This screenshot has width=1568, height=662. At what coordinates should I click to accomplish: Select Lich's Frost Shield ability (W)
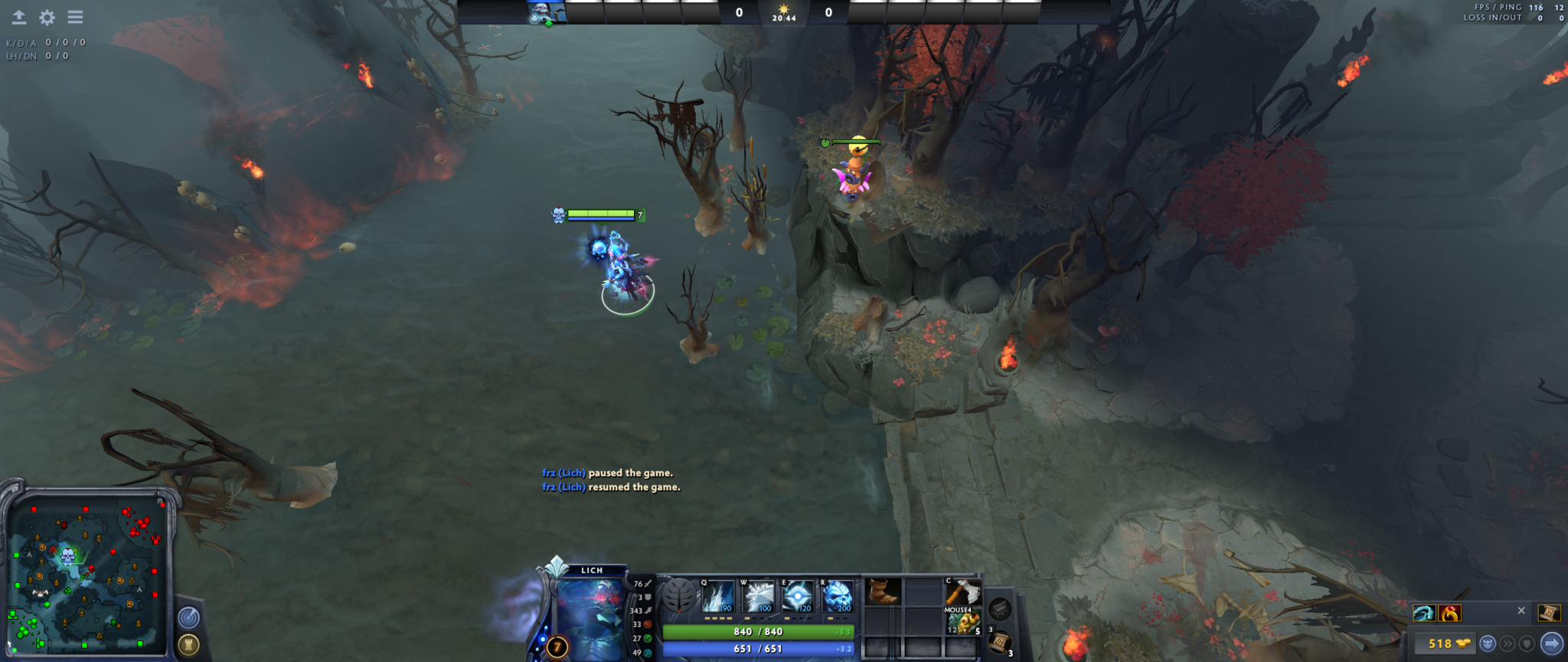point(758,597)
